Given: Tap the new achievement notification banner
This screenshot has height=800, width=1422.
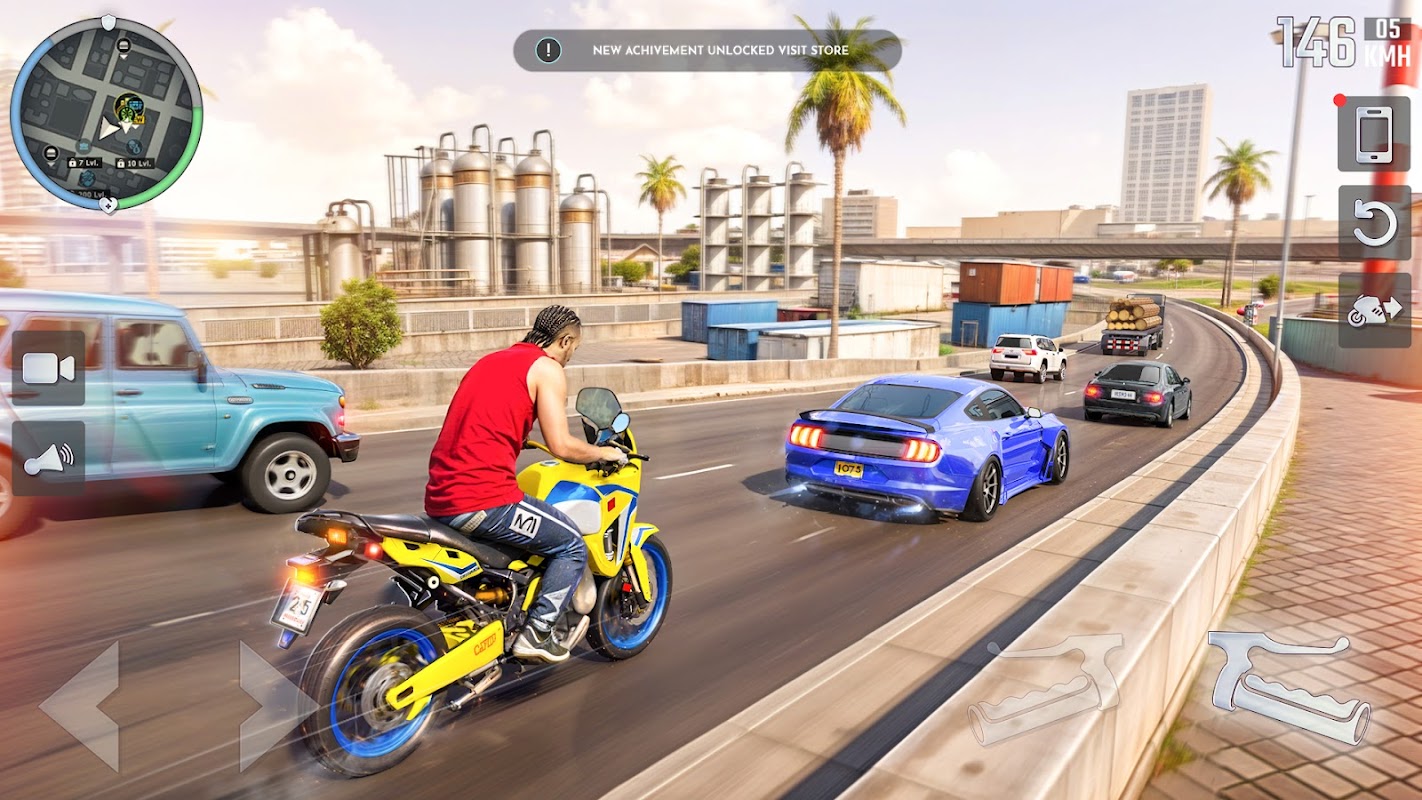Looking at the screenshot, I should click(707, 50).
